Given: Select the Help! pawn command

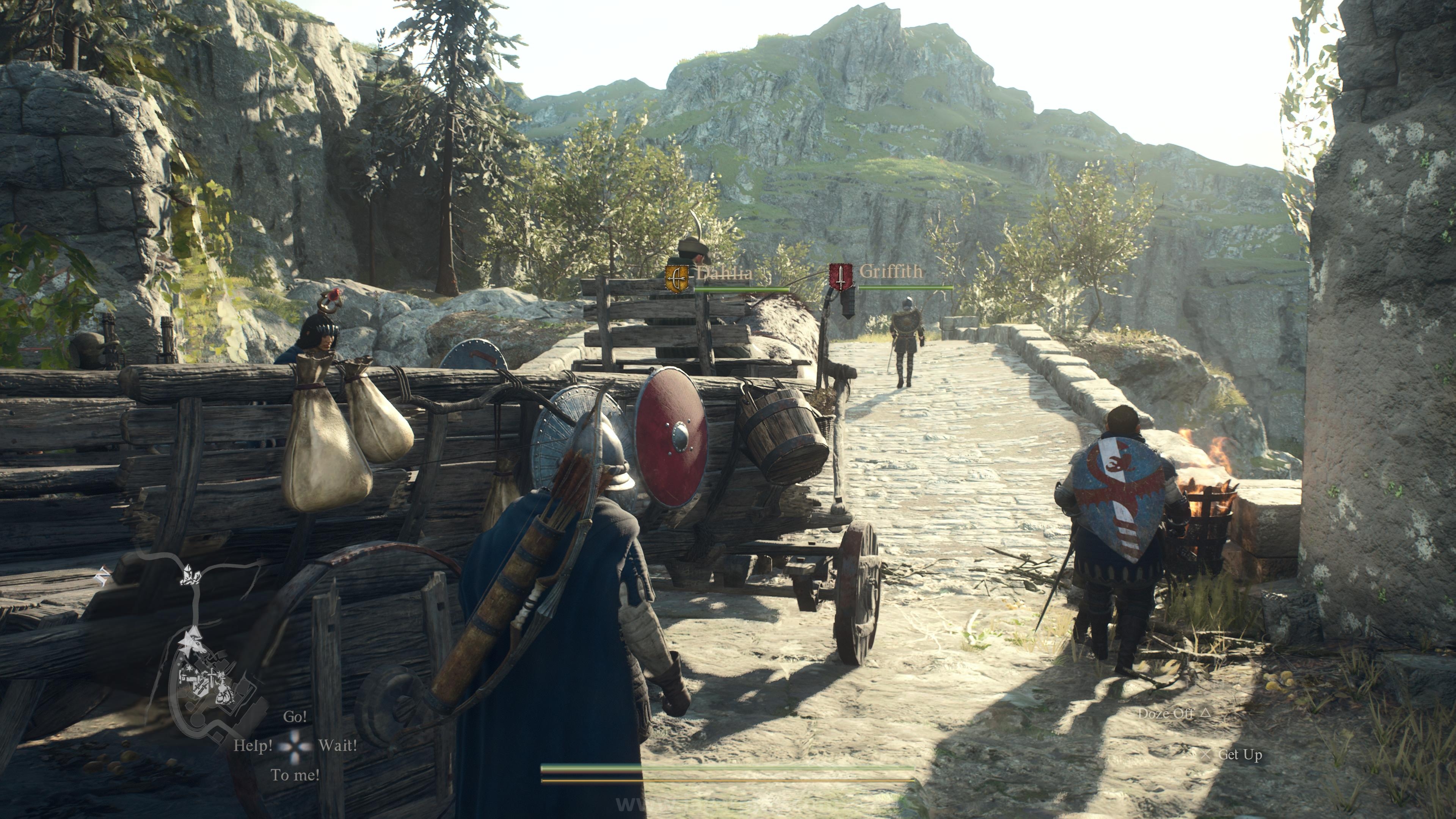Looking at the screenshot, I should (253, 745).
